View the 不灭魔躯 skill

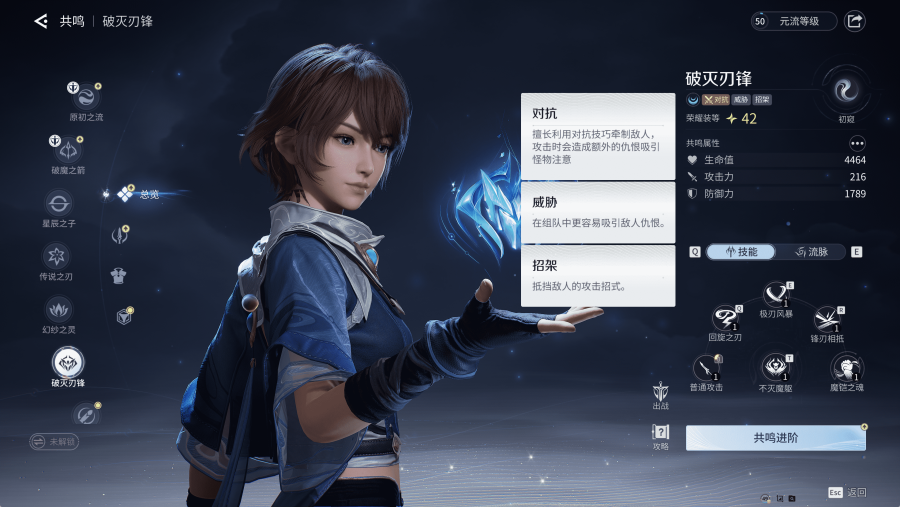click(x=775, y=367)
